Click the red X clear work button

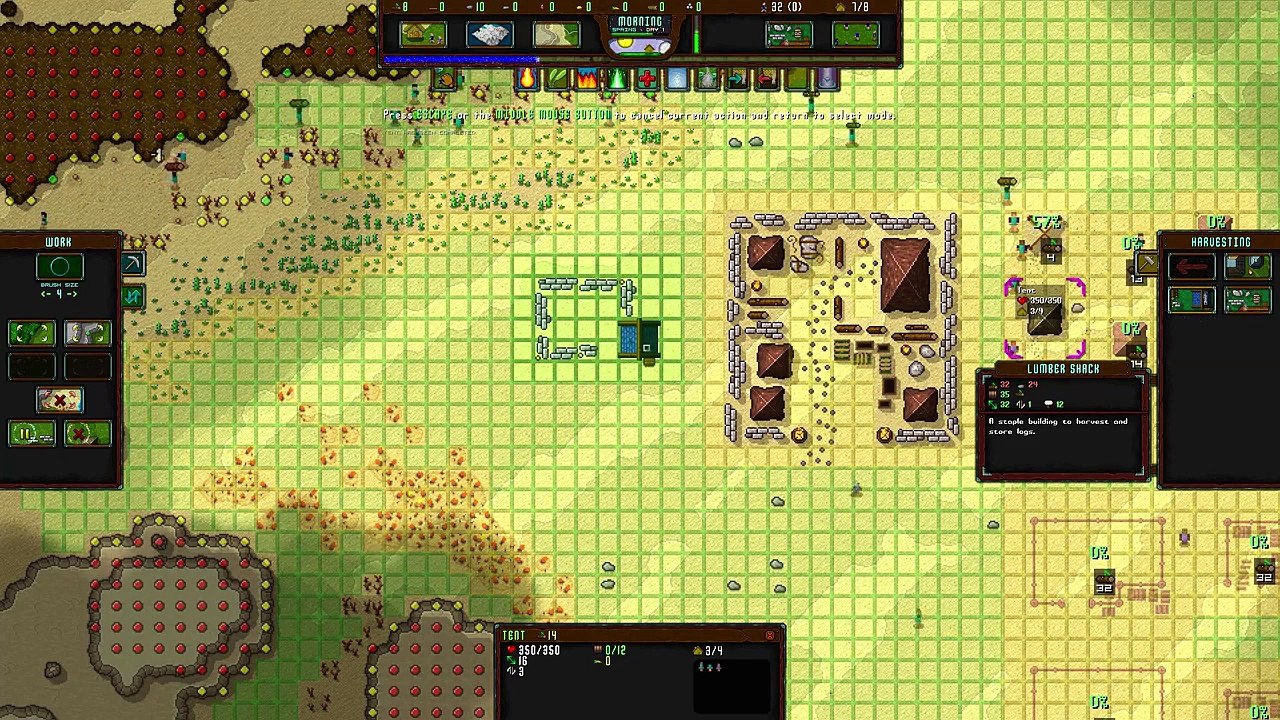coord(59,400)
